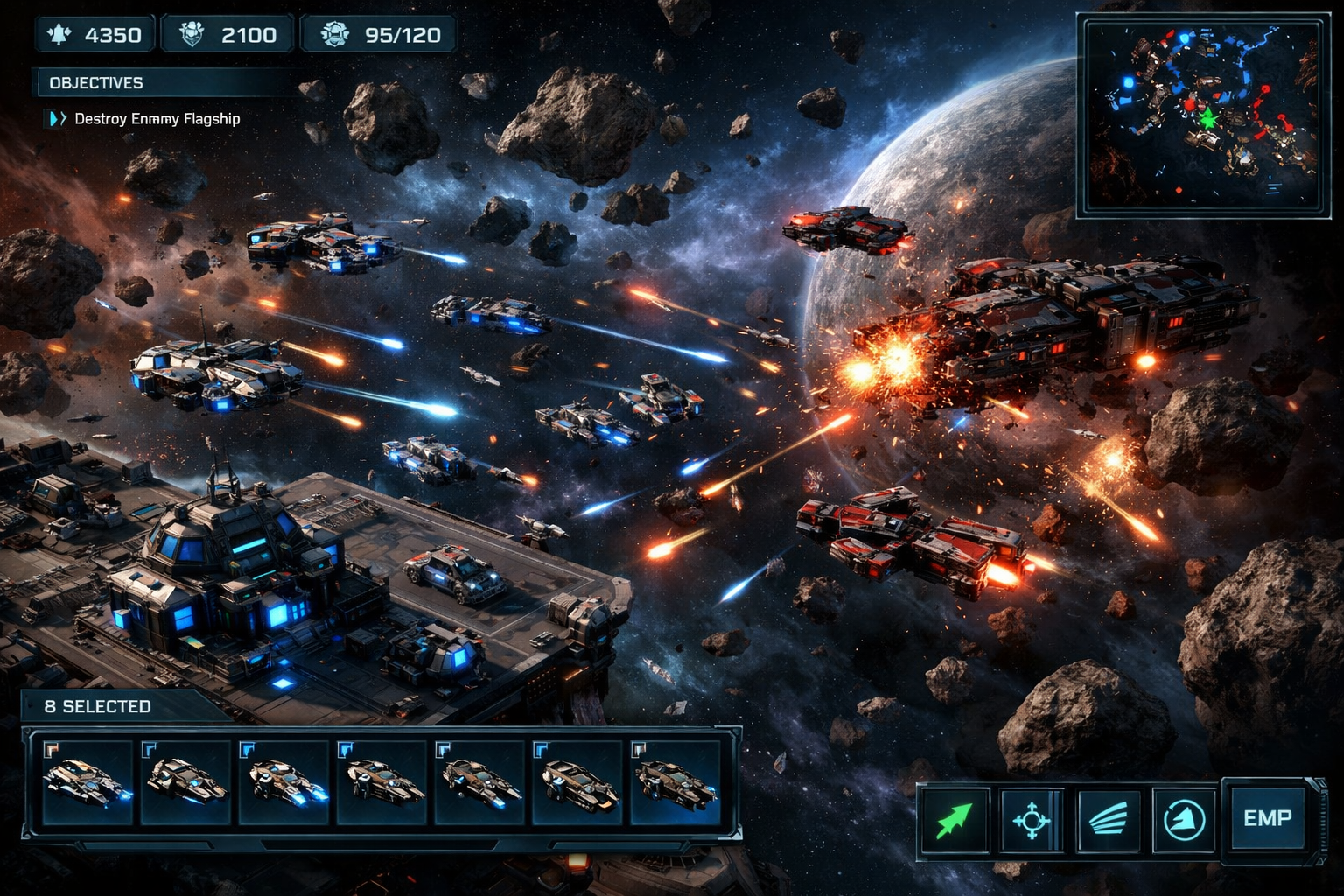Click the fleet capacity icon showing 95/120
1344x896 pixels.
[x=332, y=35]
